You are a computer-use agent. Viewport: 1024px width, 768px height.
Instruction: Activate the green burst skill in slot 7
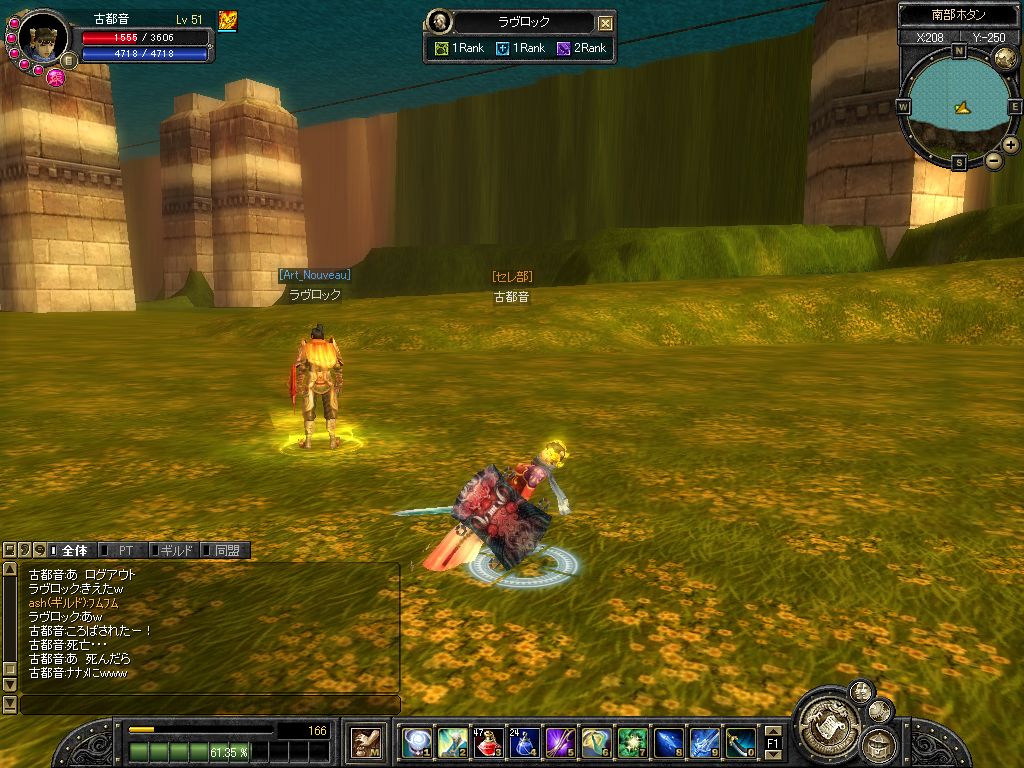(632, 742)
